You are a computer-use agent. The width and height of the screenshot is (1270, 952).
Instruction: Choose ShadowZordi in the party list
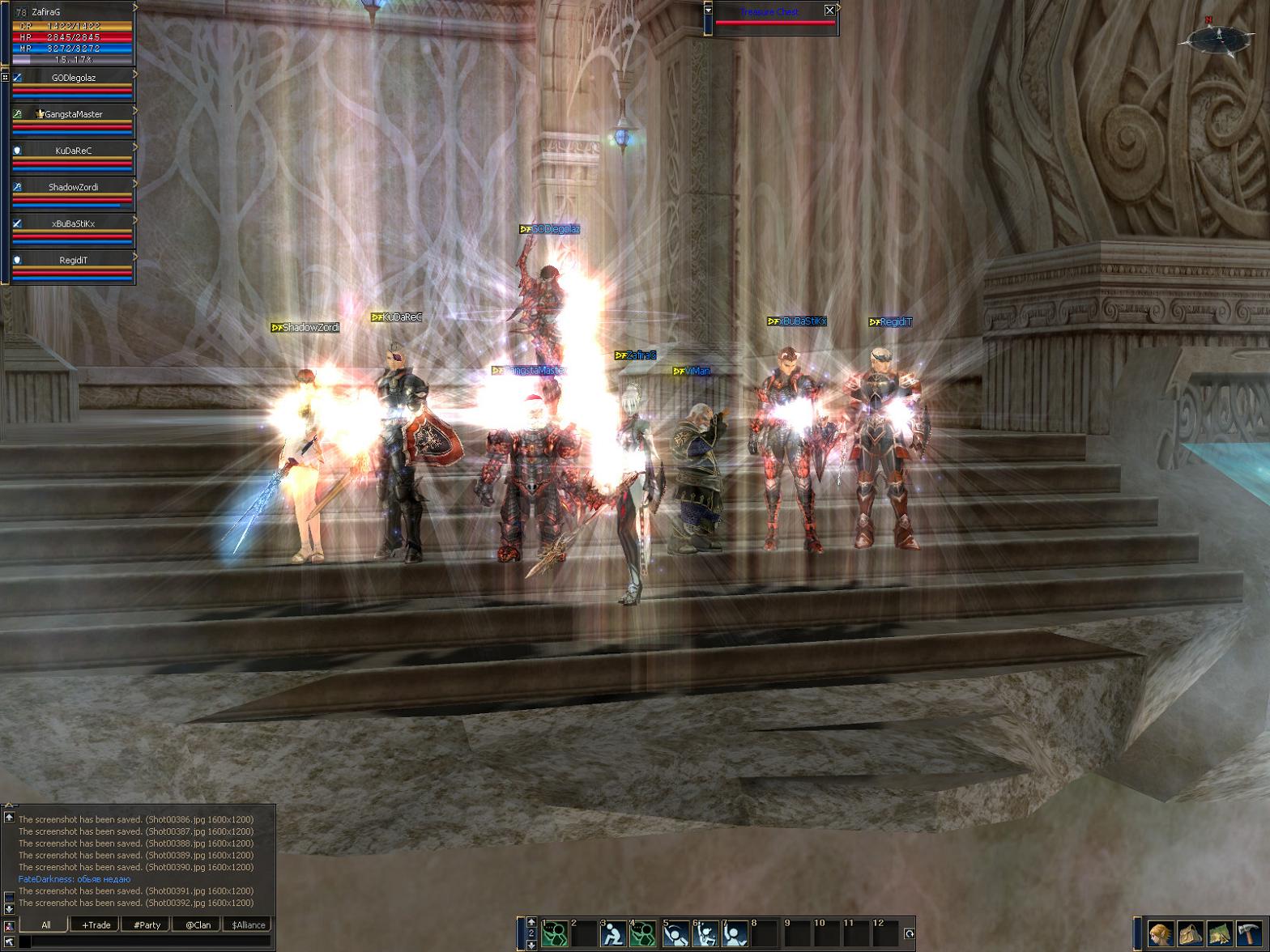click(x=73, y=188)
